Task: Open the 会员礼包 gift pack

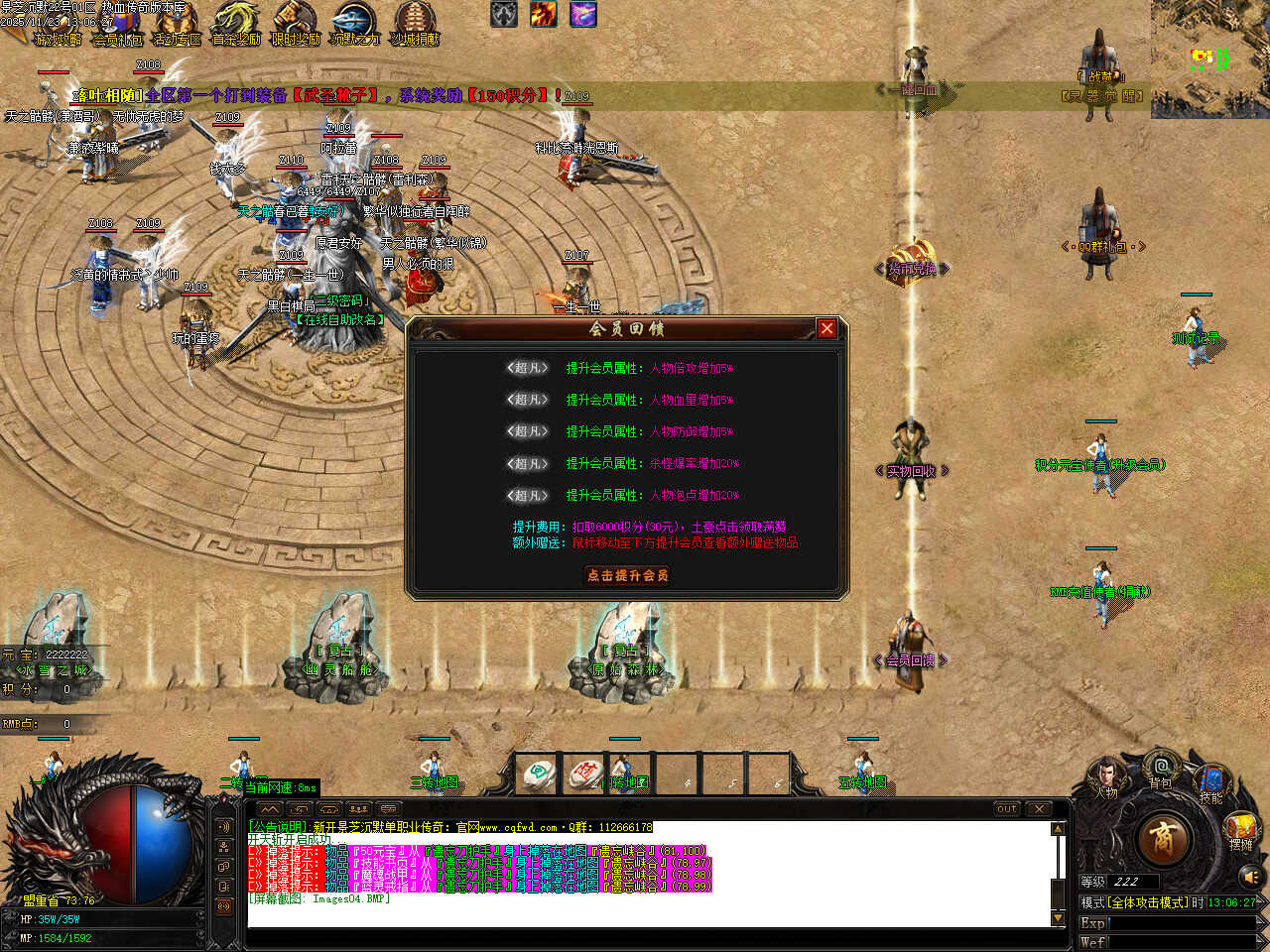Action: [x=117, y=24]
